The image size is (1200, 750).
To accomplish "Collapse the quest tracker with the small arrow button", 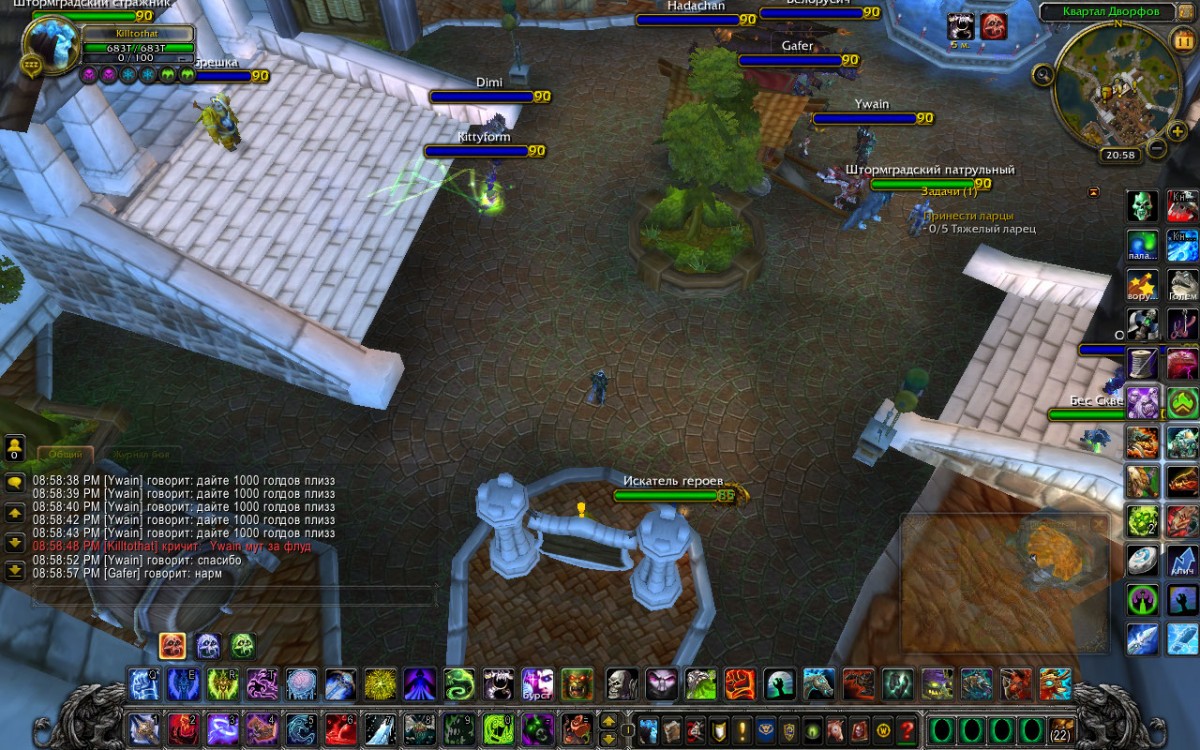I will 1093,192.
